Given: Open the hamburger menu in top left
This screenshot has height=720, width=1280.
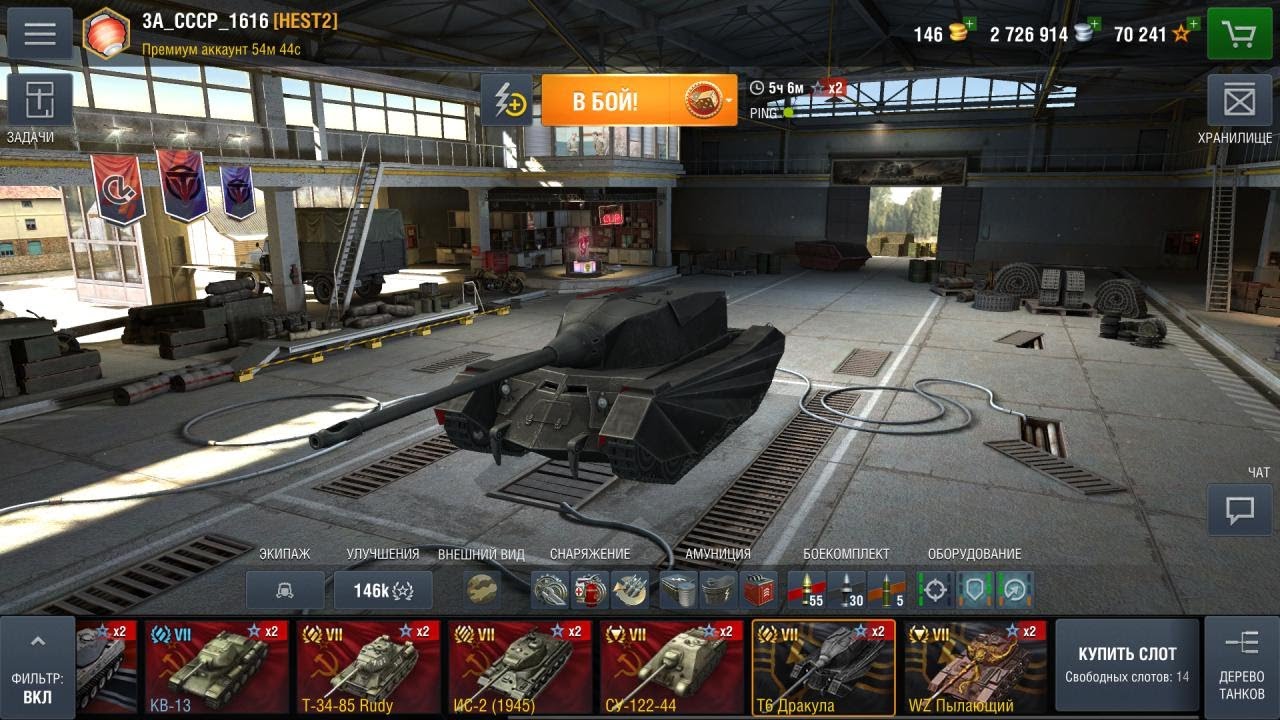Looking at the screenshot, I should pos(38,33).
